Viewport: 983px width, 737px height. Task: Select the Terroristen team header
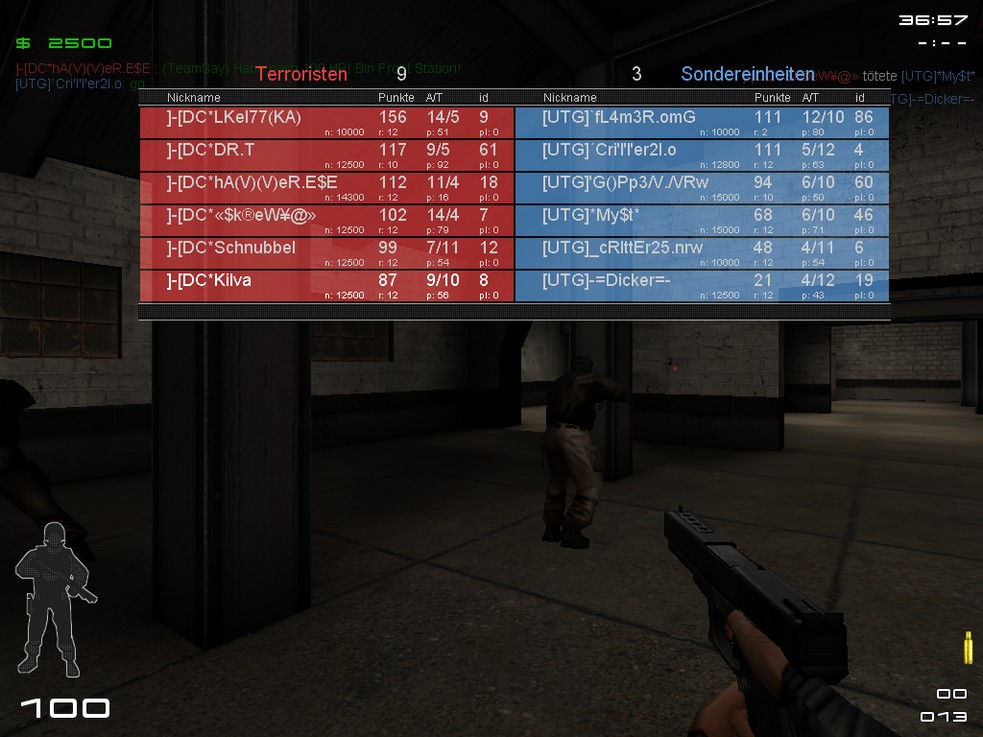click(301, 74)
